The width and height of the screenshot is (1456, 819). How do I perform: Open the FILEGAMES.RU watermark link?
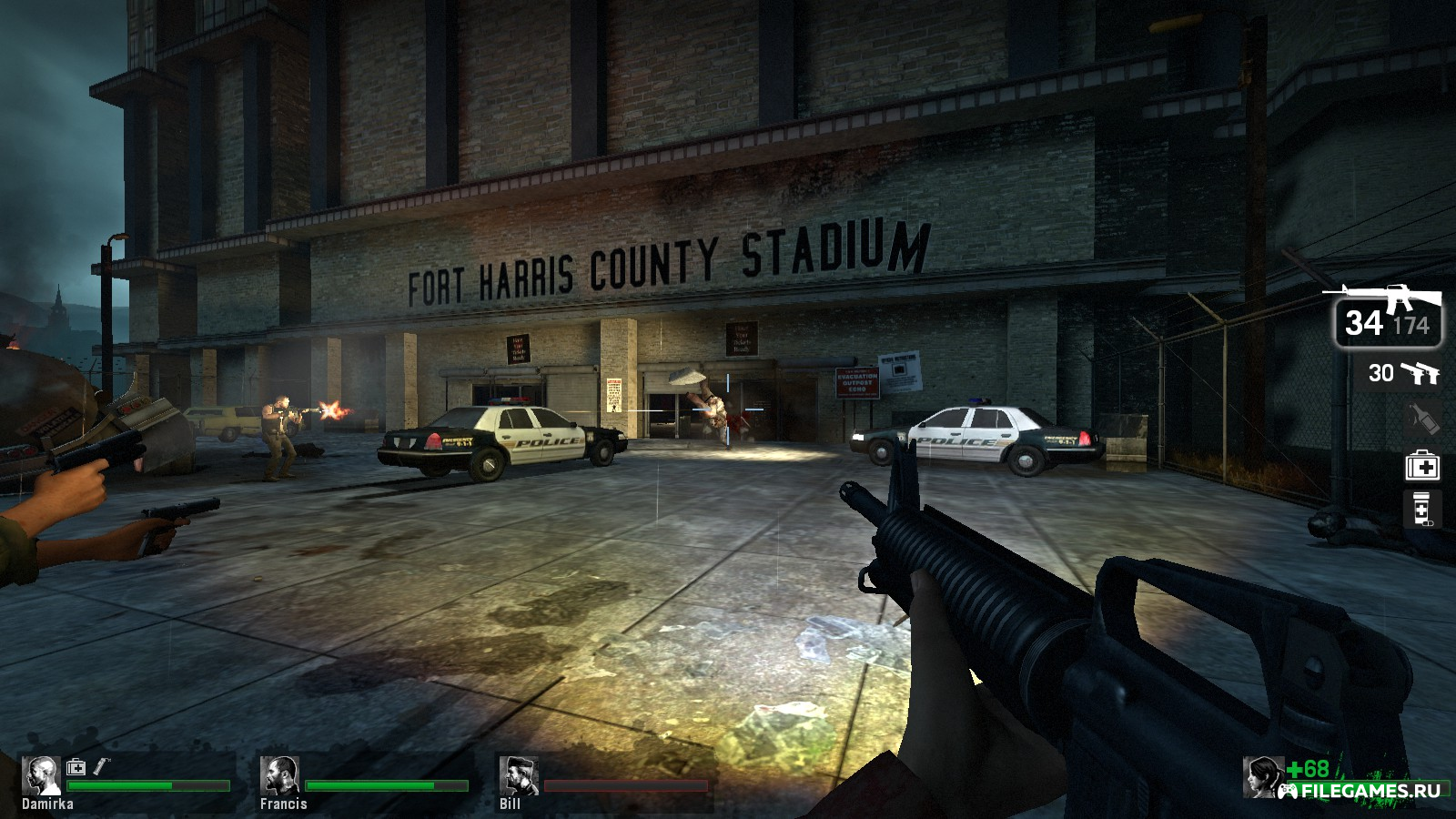pos(1362,791)
